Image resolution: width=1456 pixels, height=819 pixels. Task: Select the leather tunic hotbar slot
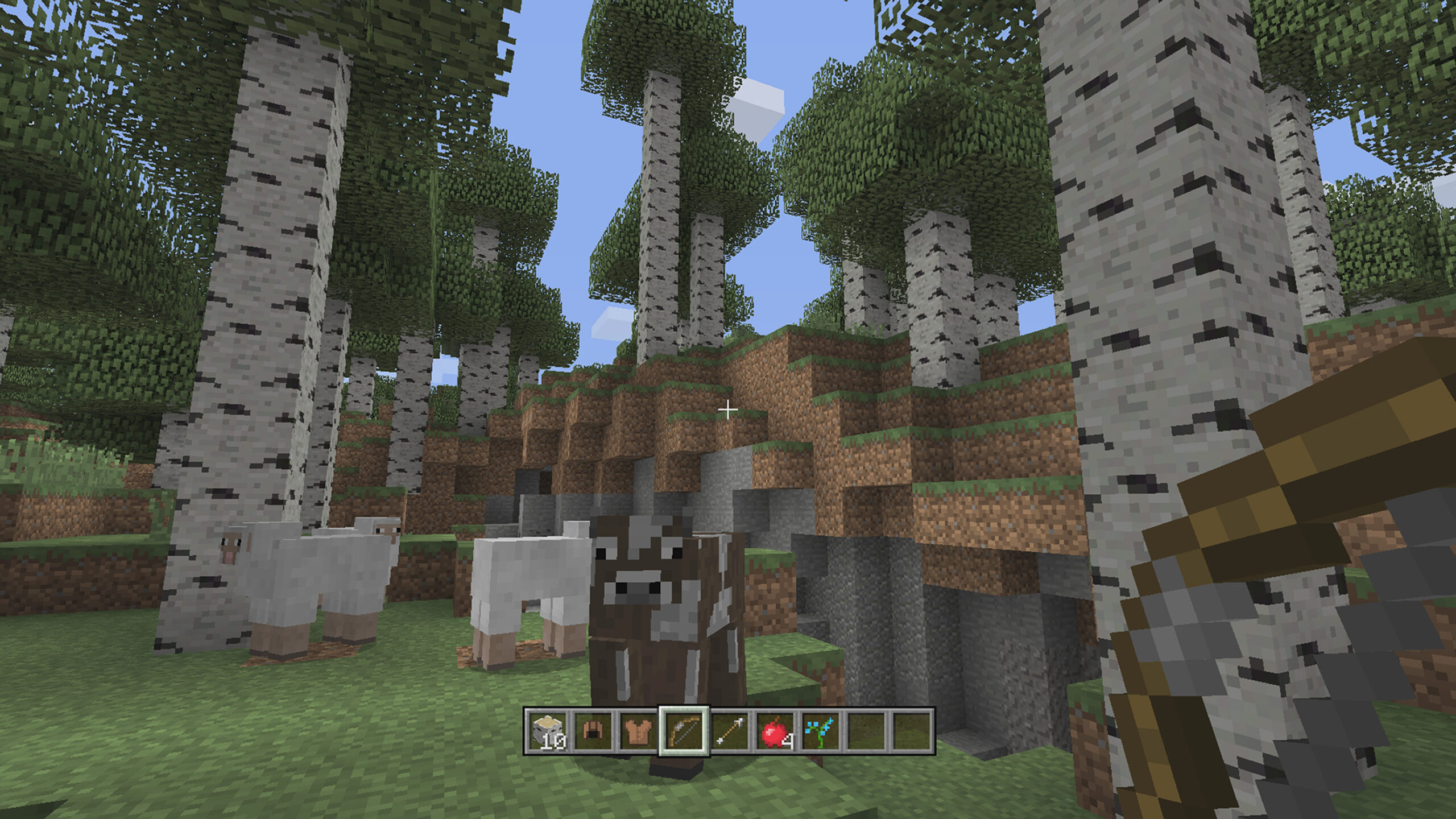(638, 731)
